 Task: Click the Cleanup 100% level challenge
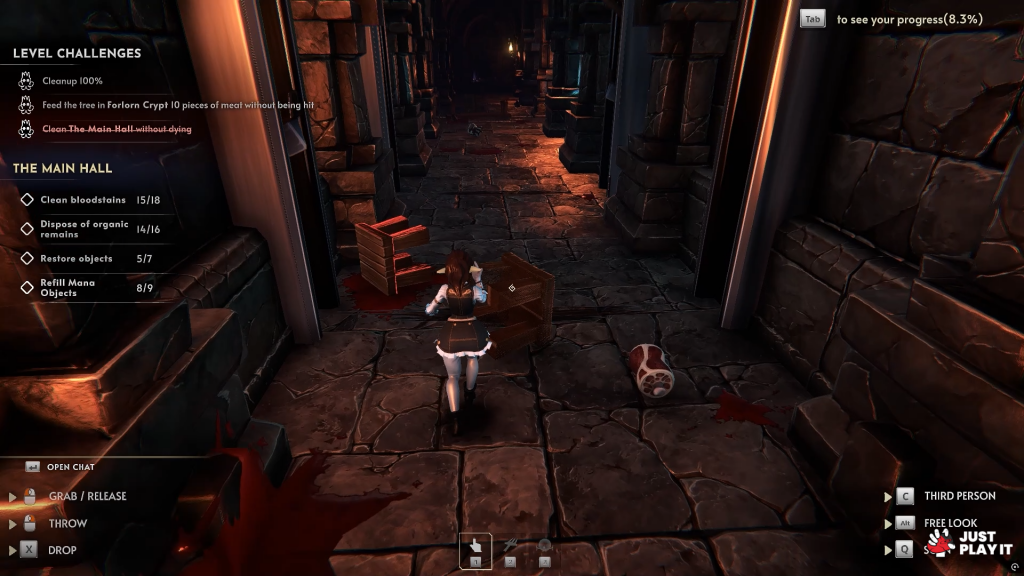72,81
